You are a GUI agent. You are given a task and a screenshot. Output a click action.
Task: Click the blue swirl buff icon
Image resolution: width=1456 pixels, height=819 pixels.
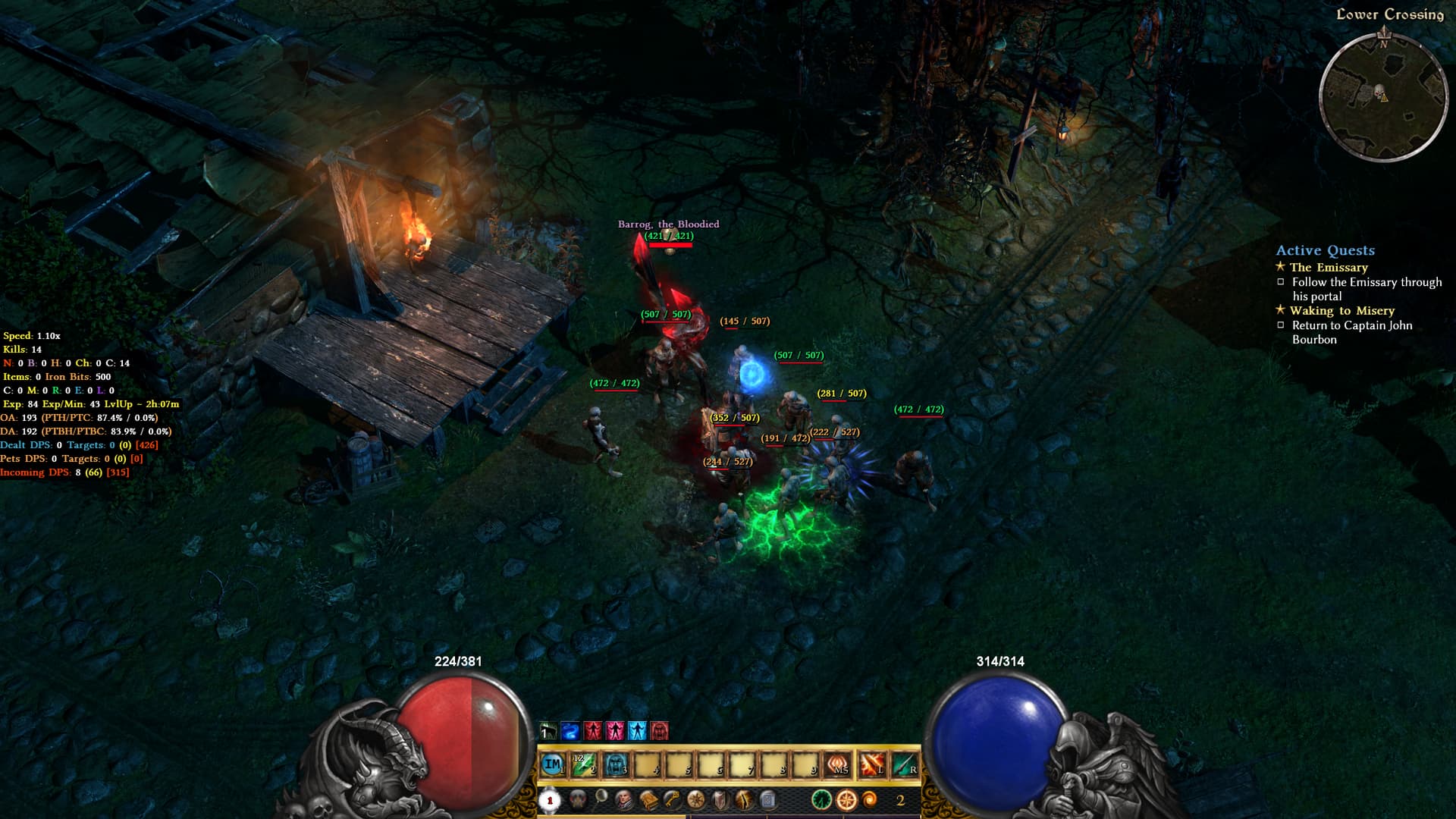[x=570, y=731]
